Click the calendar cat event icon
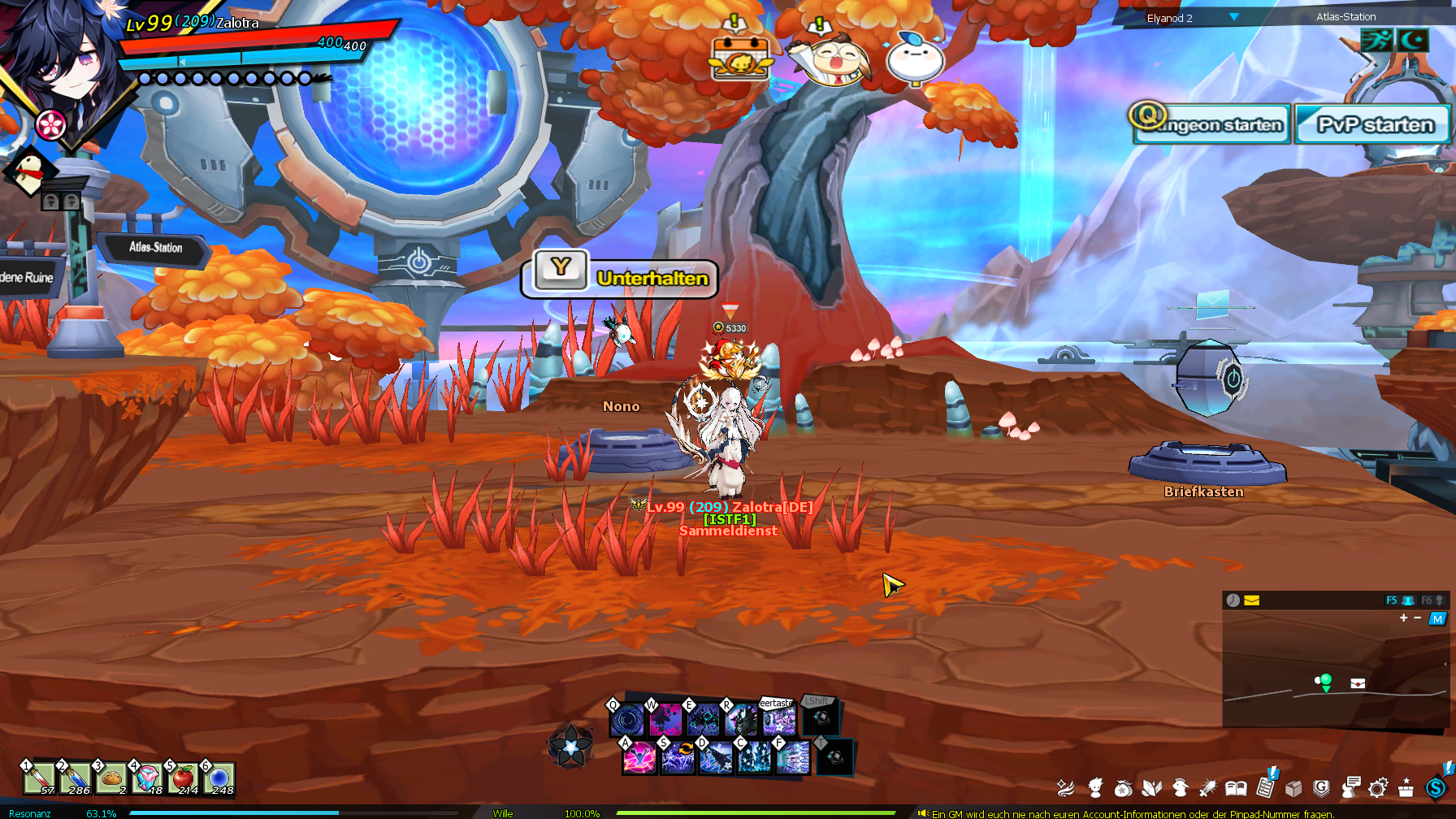The width and height of the screenshot is (1456, 819). pos(739,59)
